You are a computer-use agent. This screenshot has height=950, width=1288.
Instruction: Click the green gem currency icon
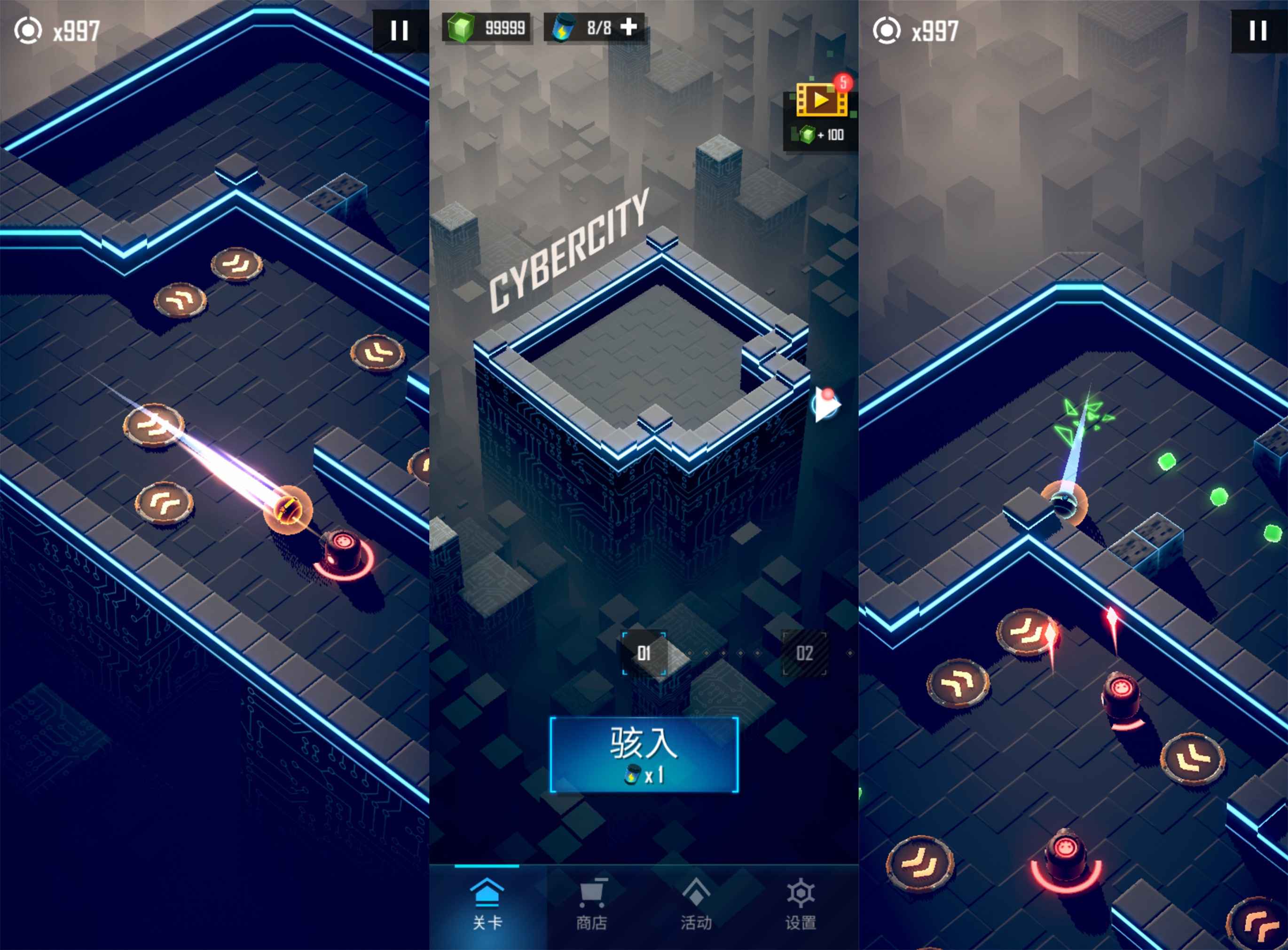(x=460, y=27)
